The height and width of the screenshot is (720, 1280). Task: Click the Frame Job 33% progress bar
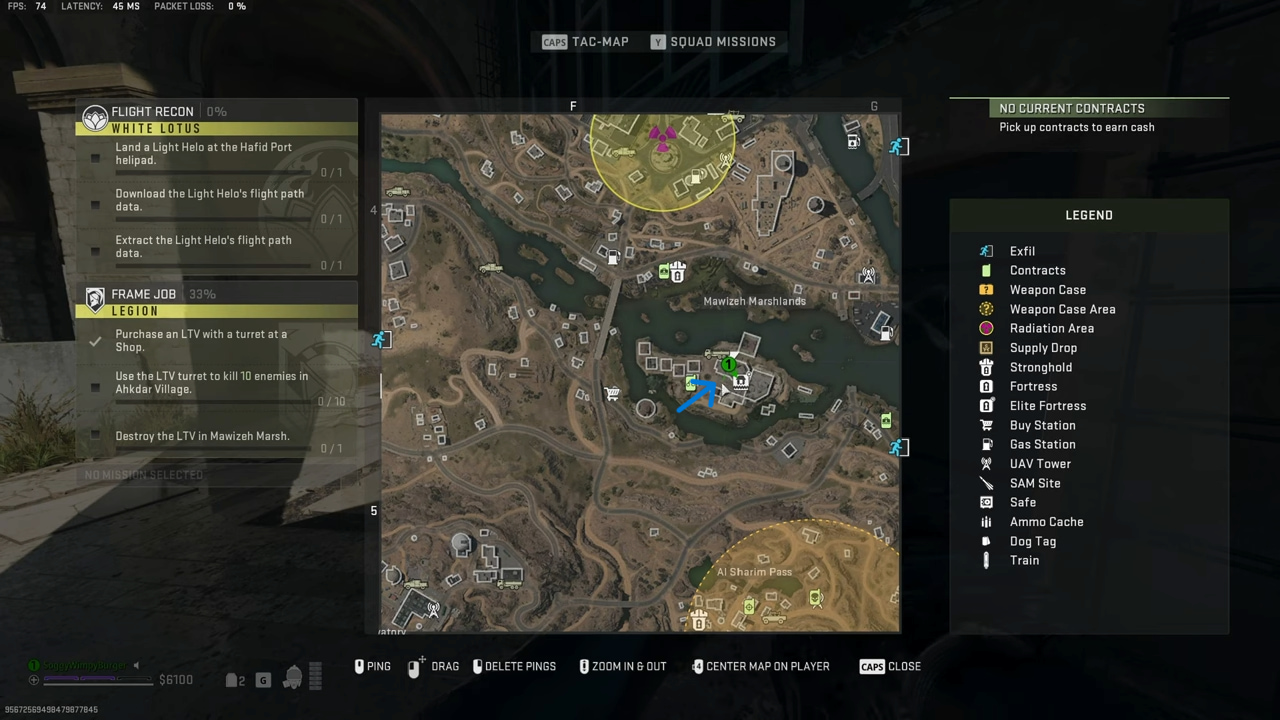(202, 294)
